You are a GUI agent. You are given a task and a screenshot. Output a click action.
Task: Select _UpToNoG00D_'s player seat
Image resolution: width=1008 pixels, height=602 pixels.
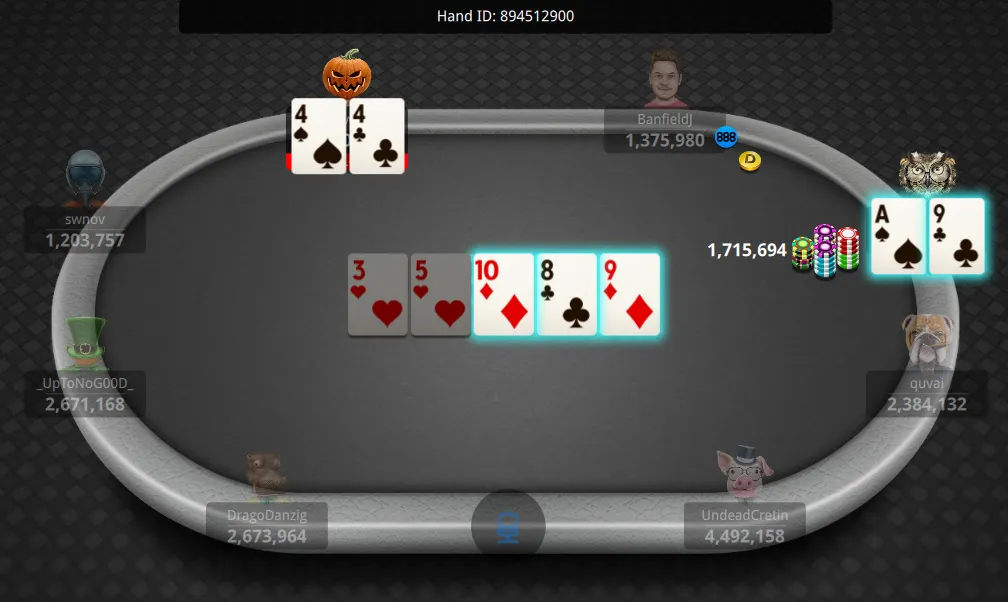coord(86,393)
